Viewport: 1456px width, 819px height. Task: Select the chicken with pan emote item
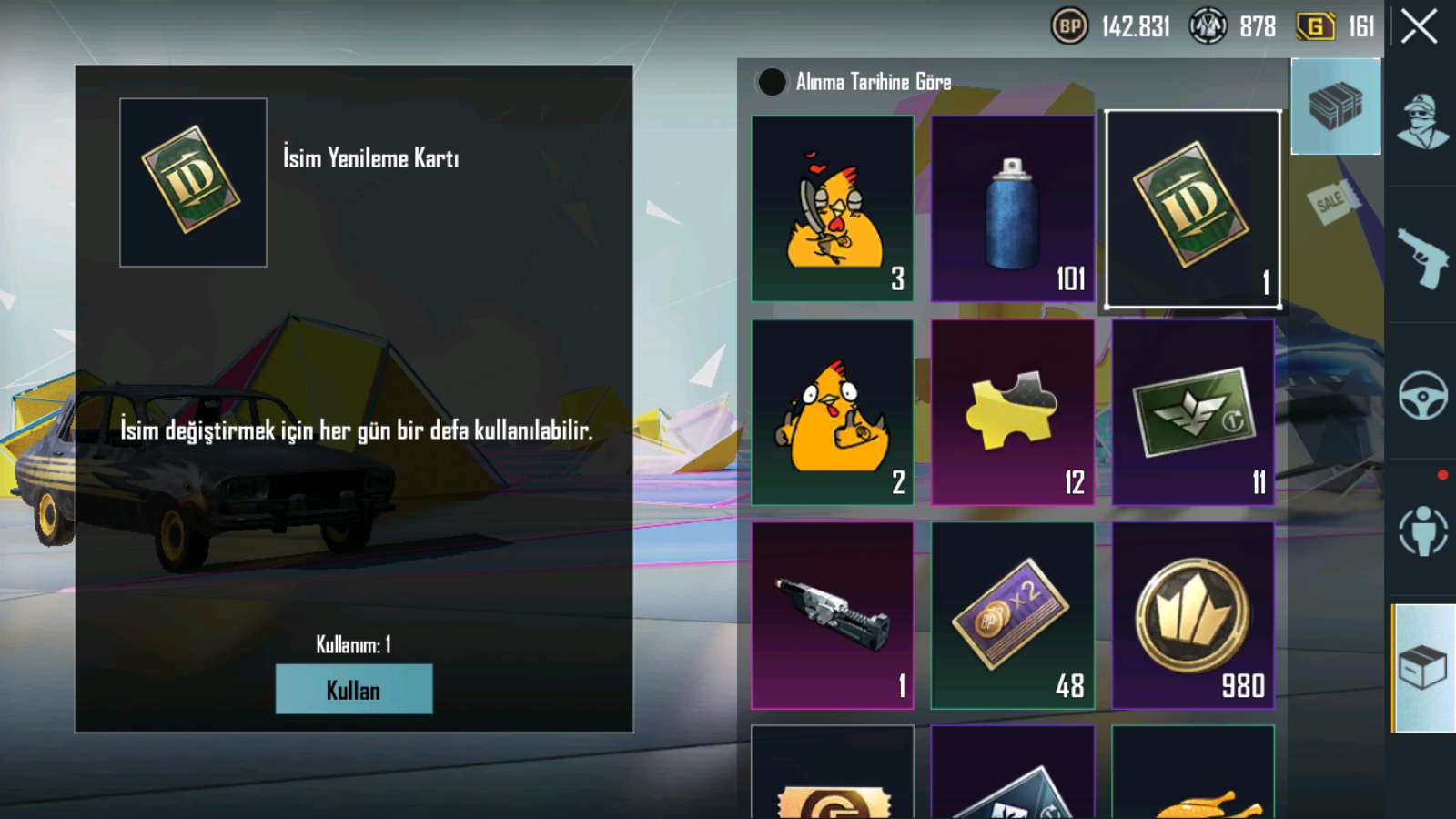point(832,208)
